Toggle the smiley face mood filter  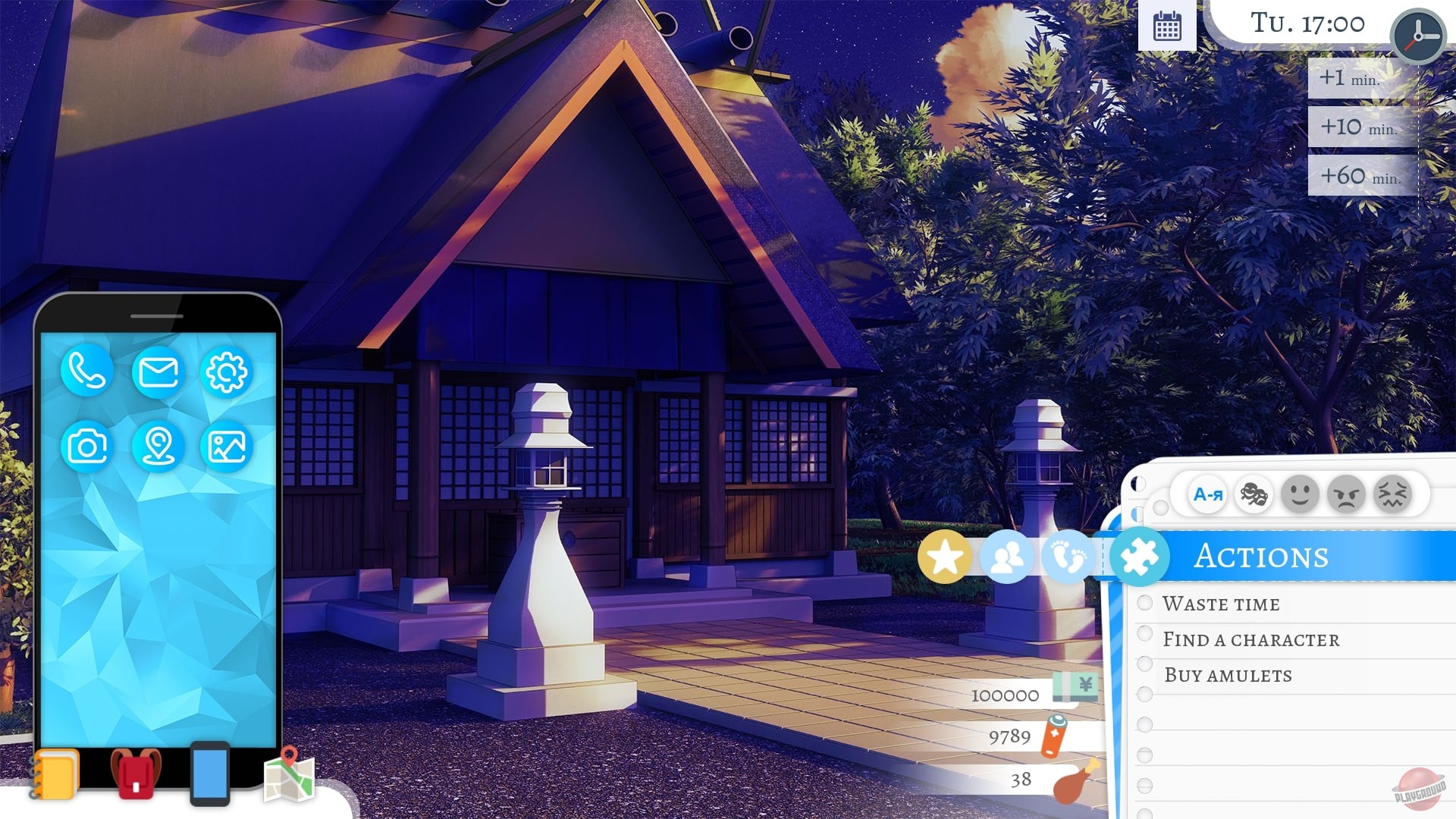pos(1301,494)
